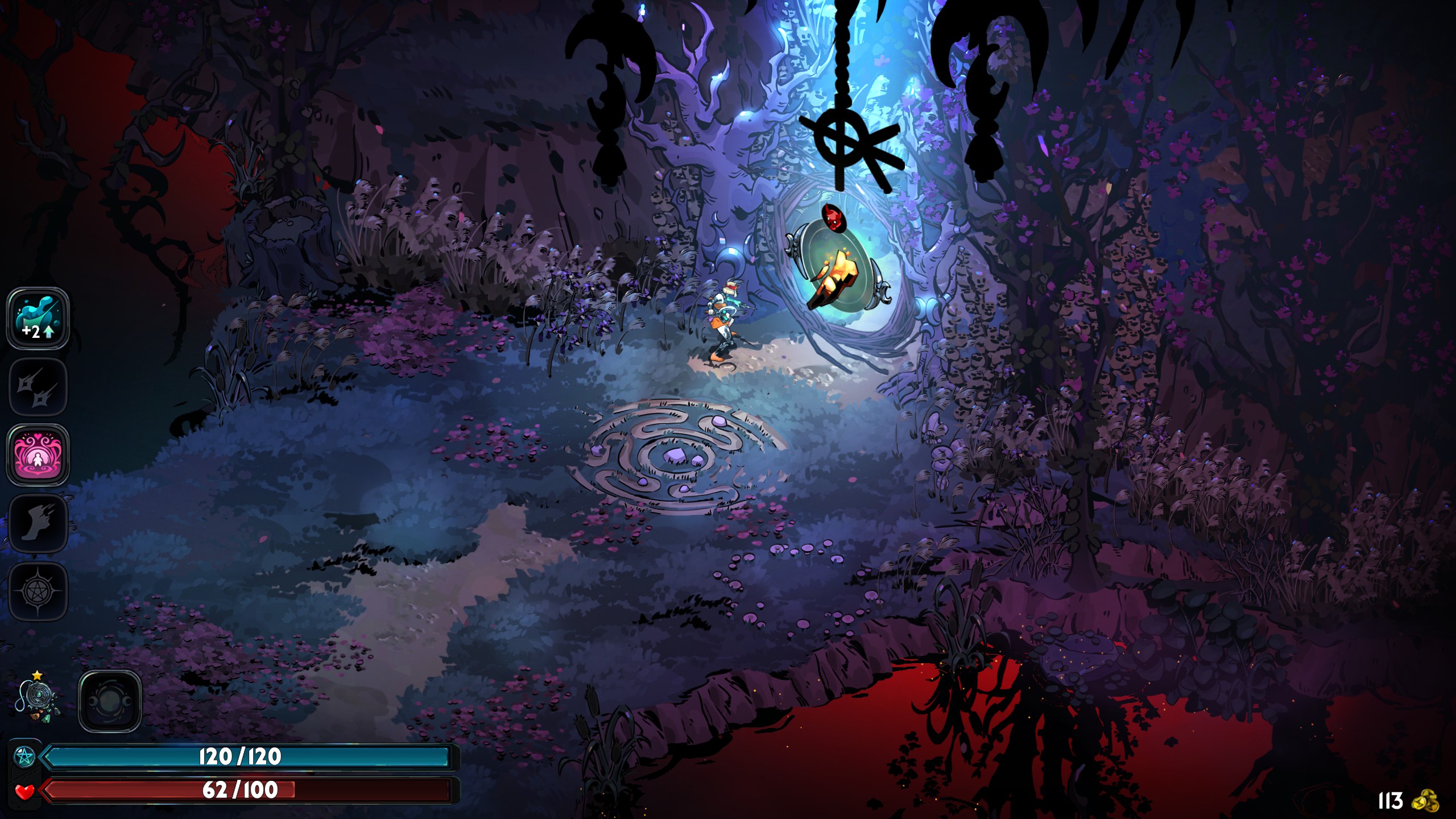Select the teal +2 attack boon icon
Image resolution: width=1456 pixels, height=819 pixels.
pos(38,318)
